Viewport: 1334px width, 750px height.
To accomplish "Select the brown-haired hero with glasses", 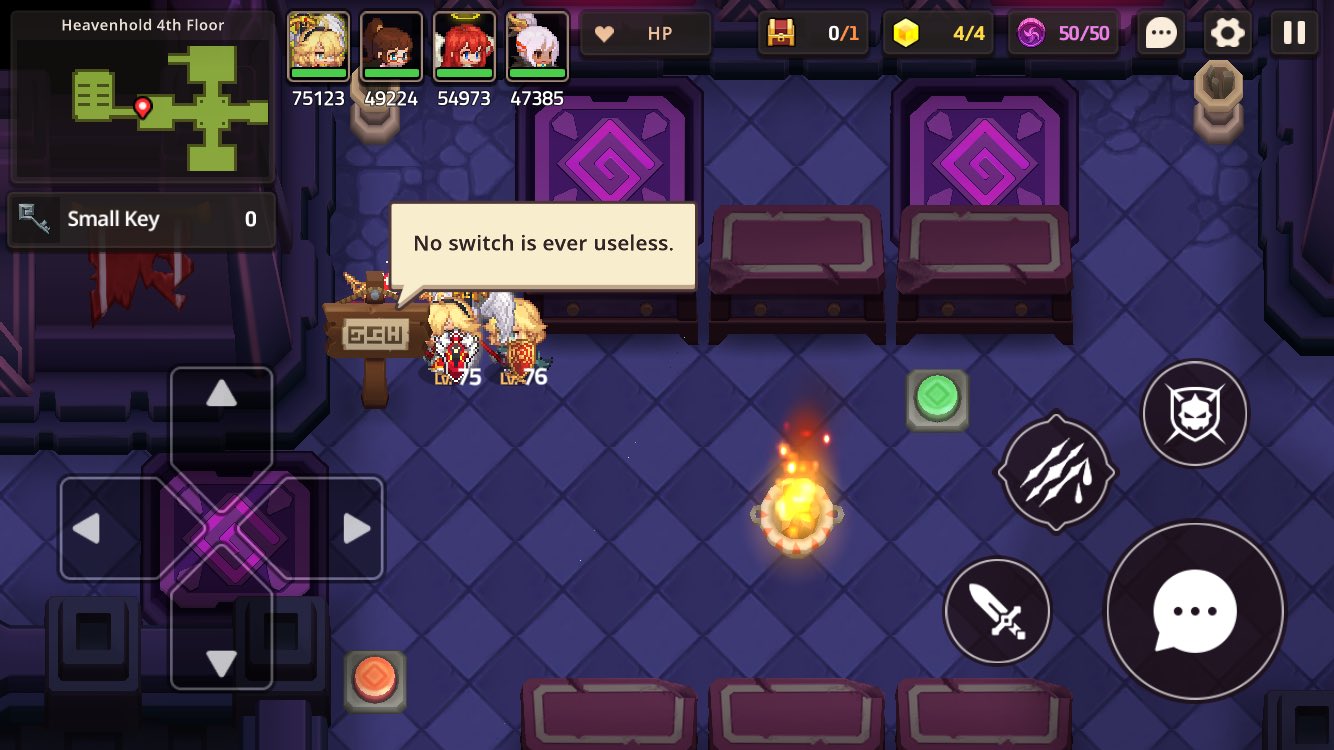I will point(391,46).
